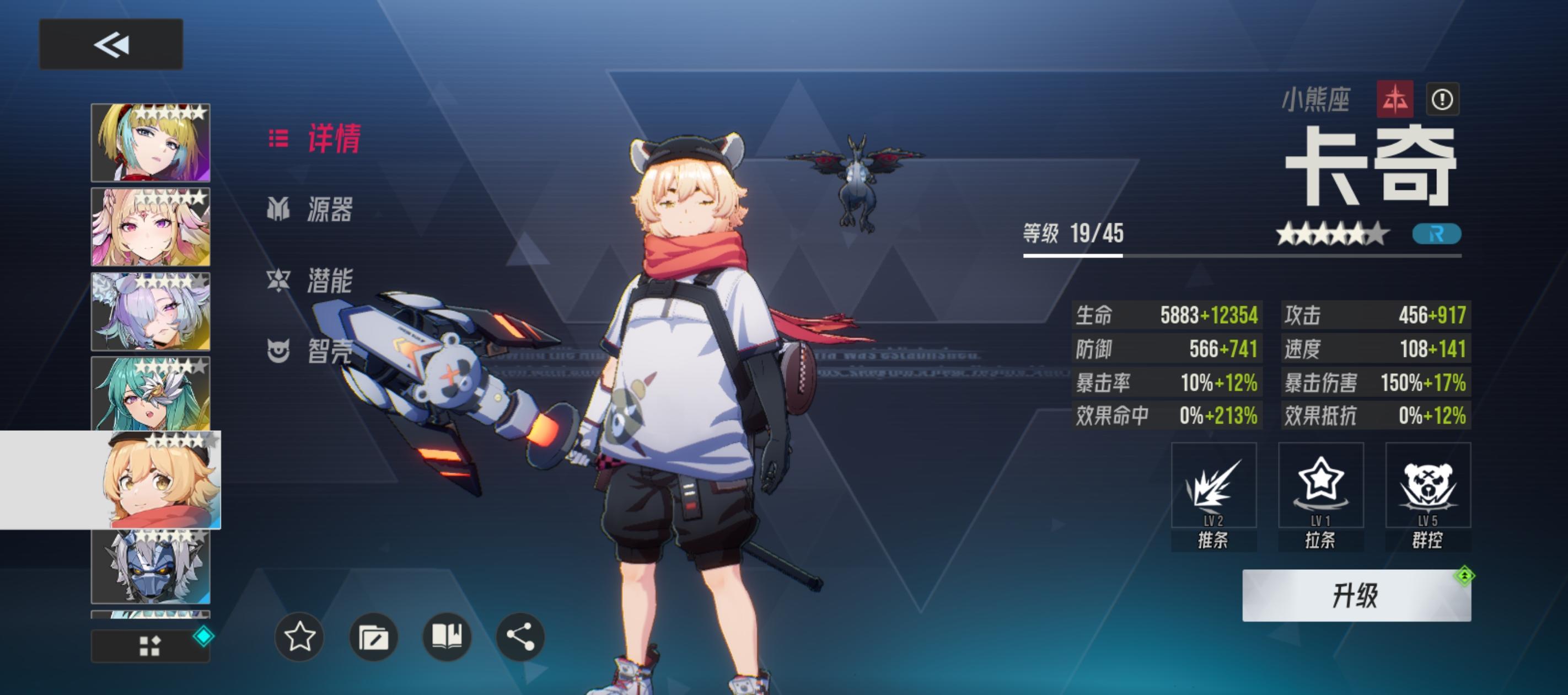Open the folder edit button
The width and height of the screenshot is (1568, 695).
[374, 637]
